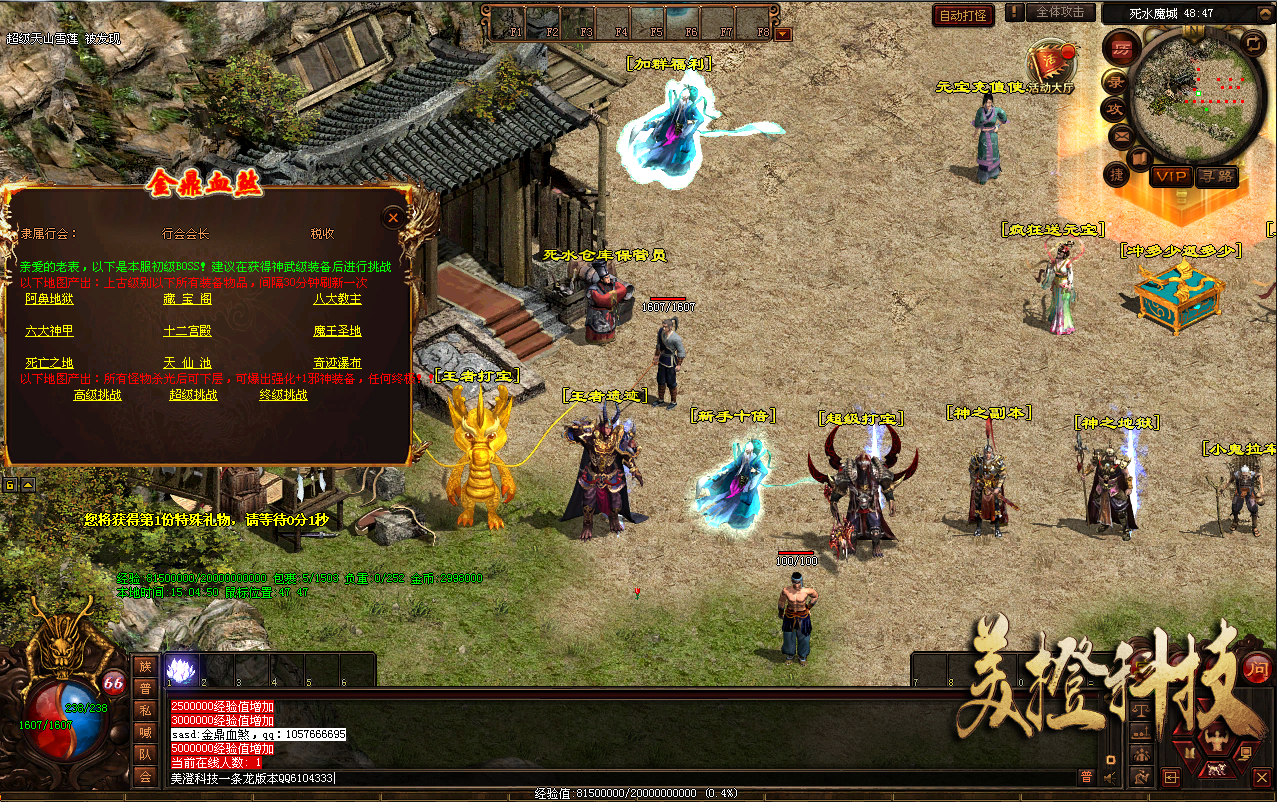This screenshot has width=1277, height=802.
Task: Toggle the 自动打怪 auto-fight button
Action: tap(963, 15)
